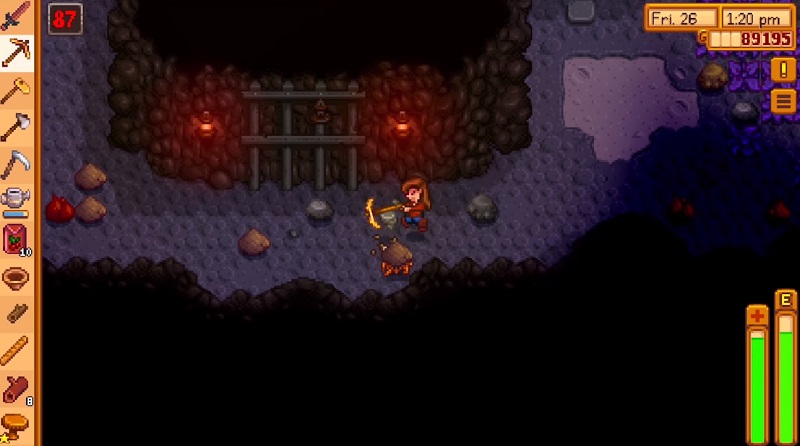
Task: Choose the starred mushroom item slot
Action: [17, 425]
